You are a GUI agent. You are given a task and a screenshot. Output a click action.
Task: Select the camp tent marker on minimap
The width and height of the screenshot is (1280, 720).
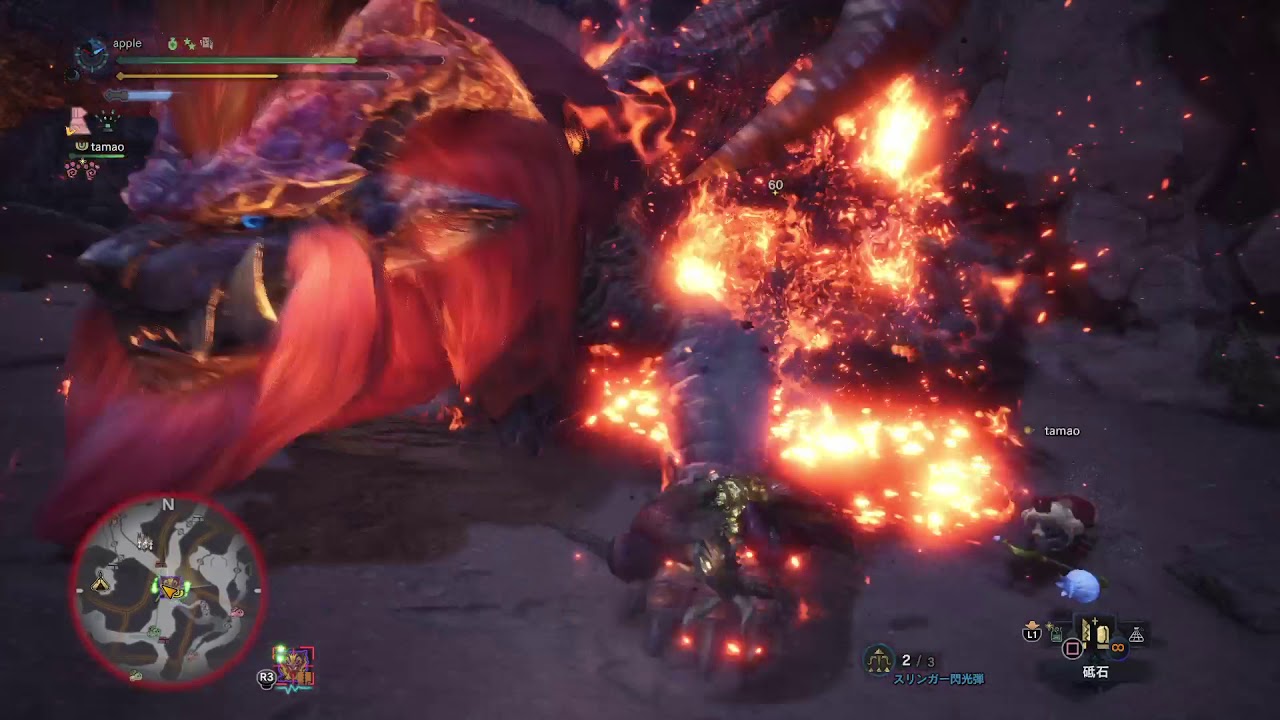point(102,585)
